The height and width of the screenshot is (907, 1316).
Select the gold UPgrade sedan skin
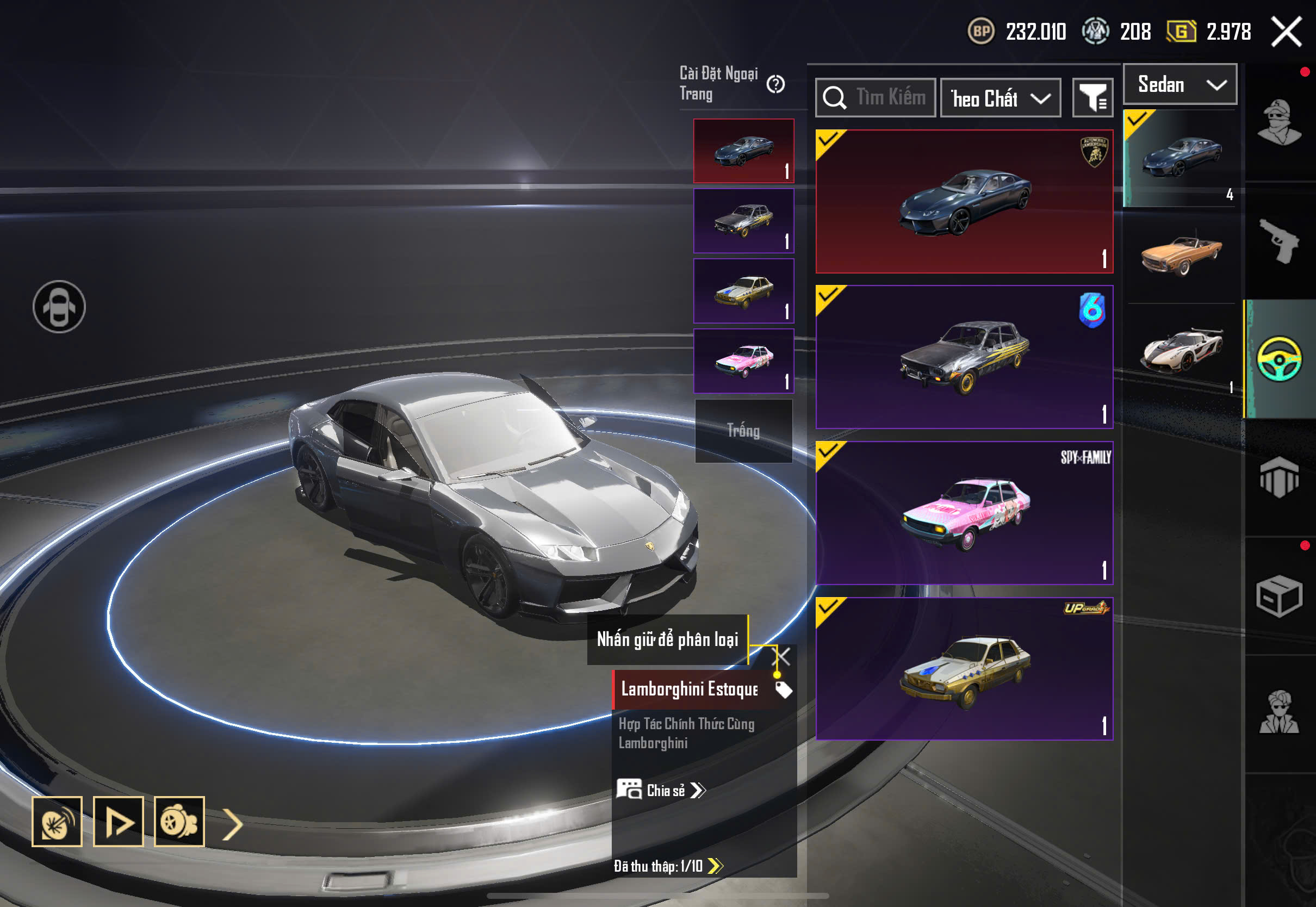[x=964, y=669]
